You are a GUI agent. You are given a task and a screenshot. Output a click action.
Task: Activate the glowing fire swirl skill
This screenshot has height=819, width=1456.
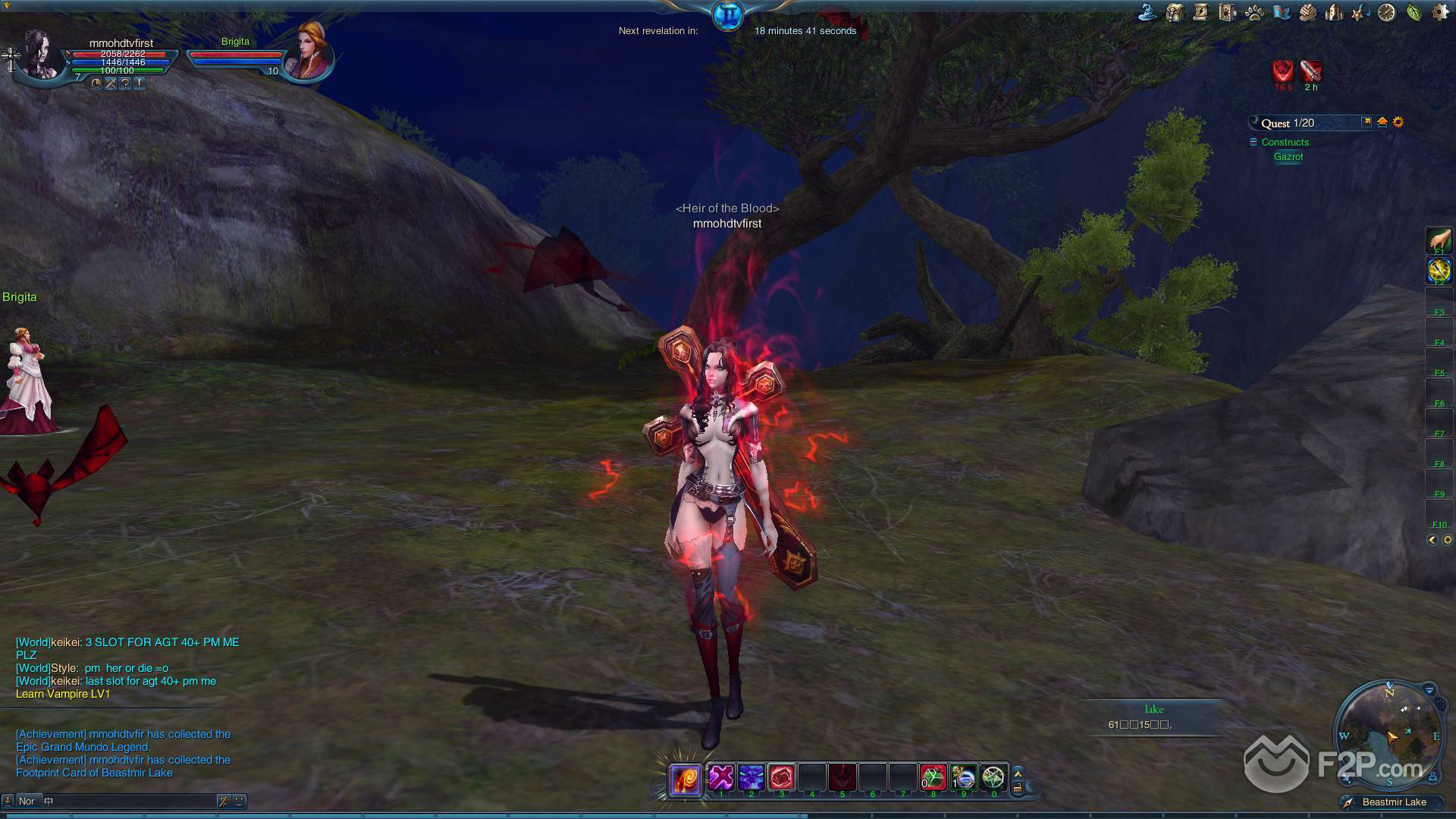(x=685, y=779)
